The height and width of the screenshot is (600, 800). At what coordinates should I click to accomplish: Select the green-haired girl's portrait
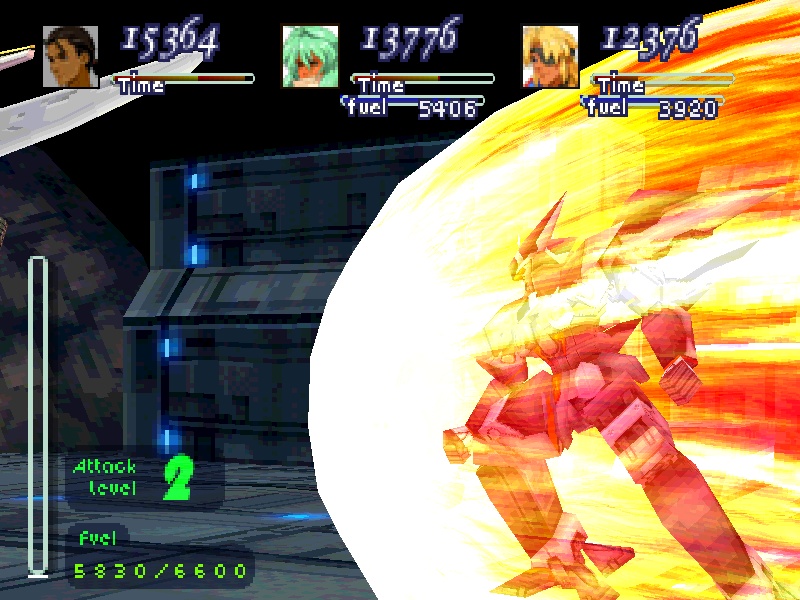[x=311, y=56]
